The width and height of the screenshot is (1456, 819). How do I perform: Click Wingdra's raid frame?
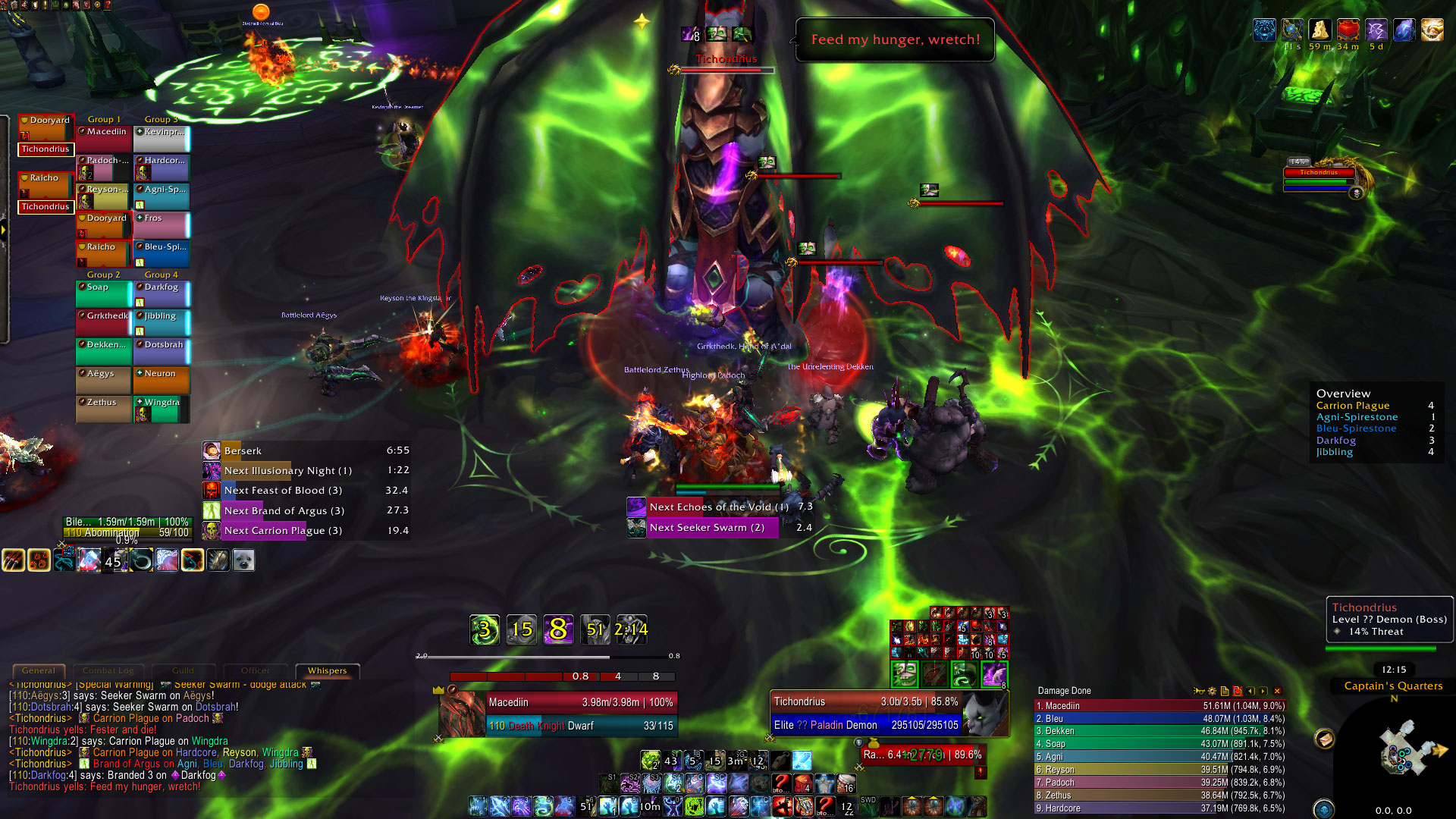(162, 409)
